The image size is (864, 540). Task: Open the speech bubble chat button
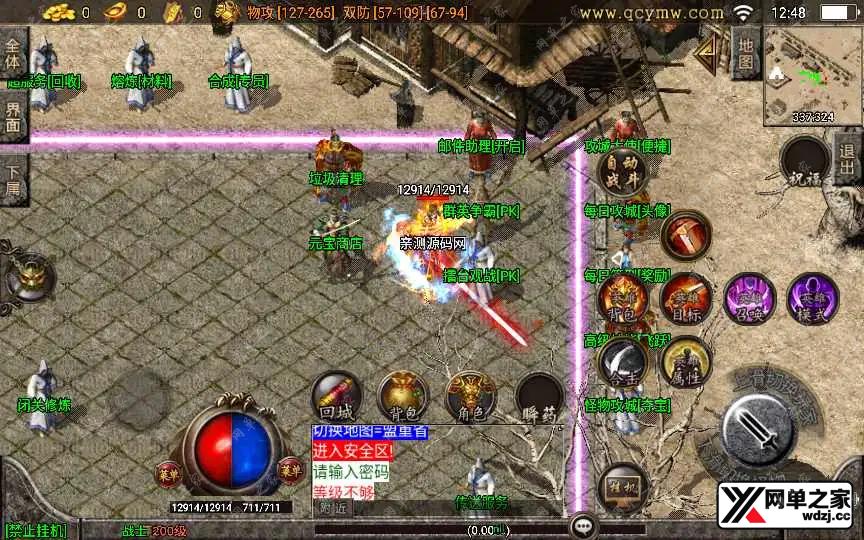tap(583, 525)
